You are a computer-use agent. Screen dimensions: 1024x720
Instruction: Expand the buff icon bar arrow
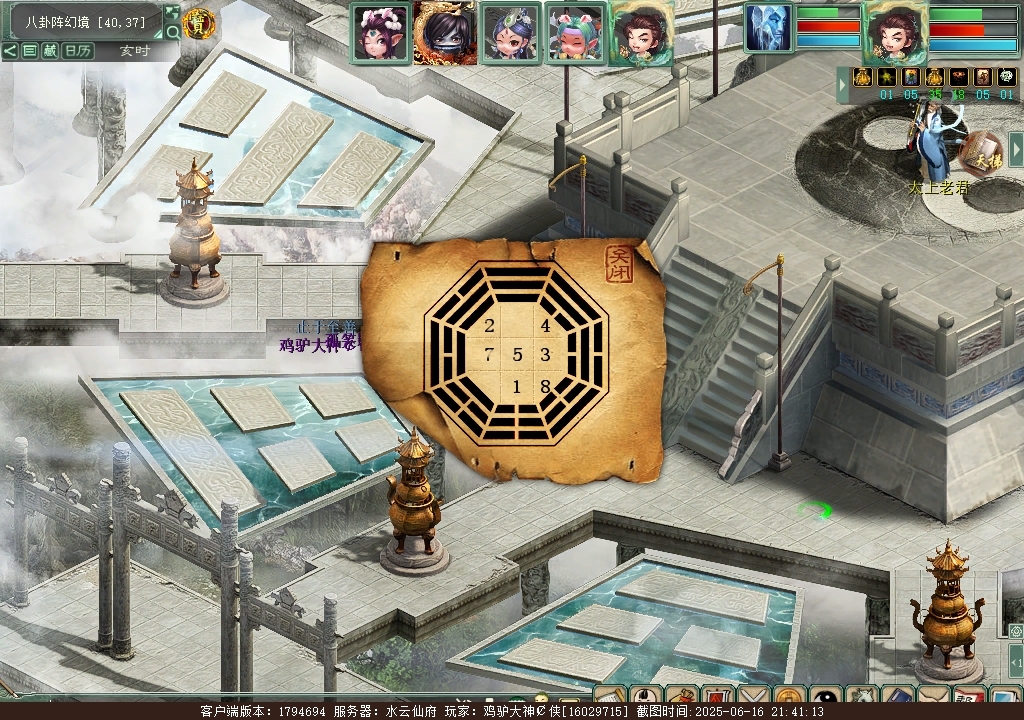[x=843, y=86]
